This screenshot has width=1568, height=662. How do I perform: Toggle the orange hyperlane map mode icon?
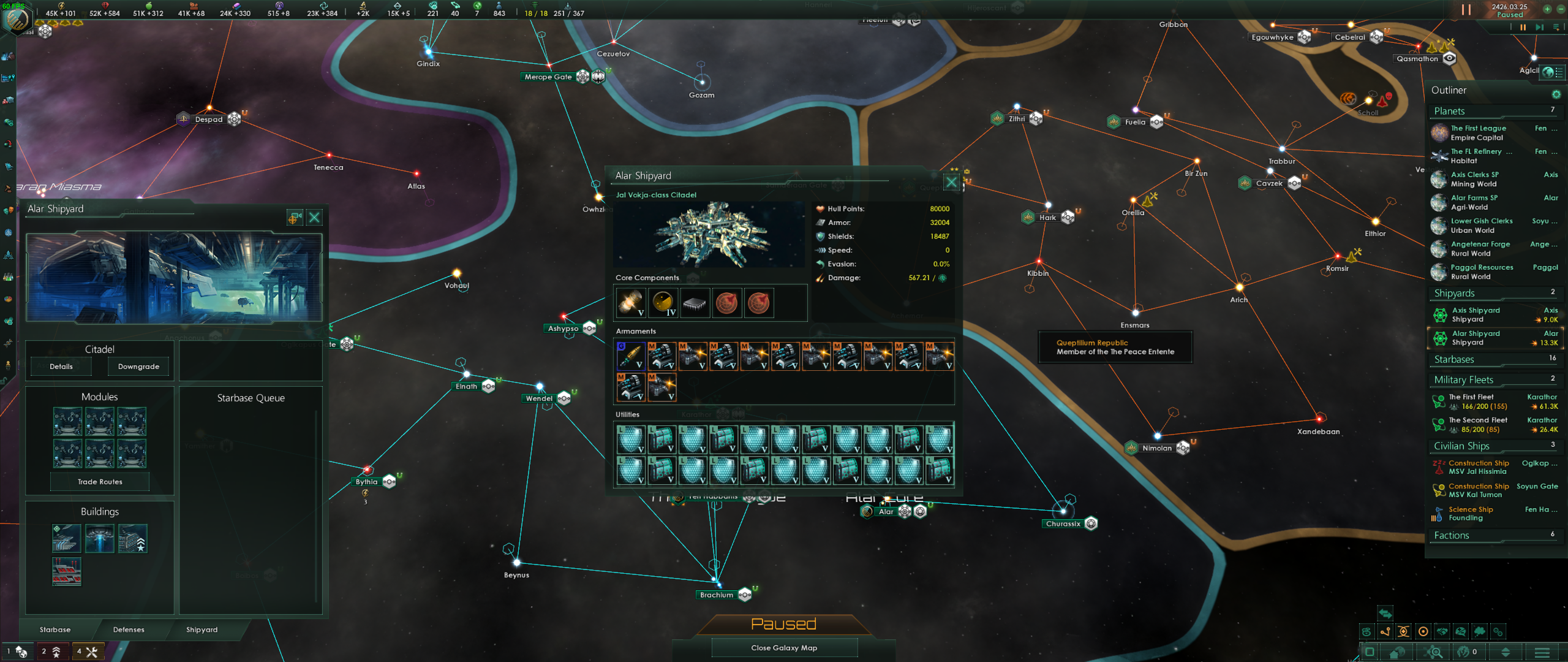[1385, 633]
